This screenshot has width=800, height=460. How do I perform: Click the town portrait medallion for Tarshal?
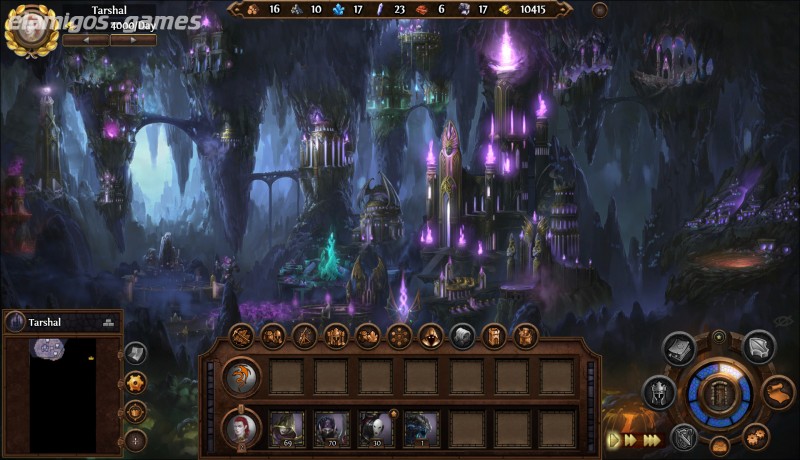[x=29, y=28]
